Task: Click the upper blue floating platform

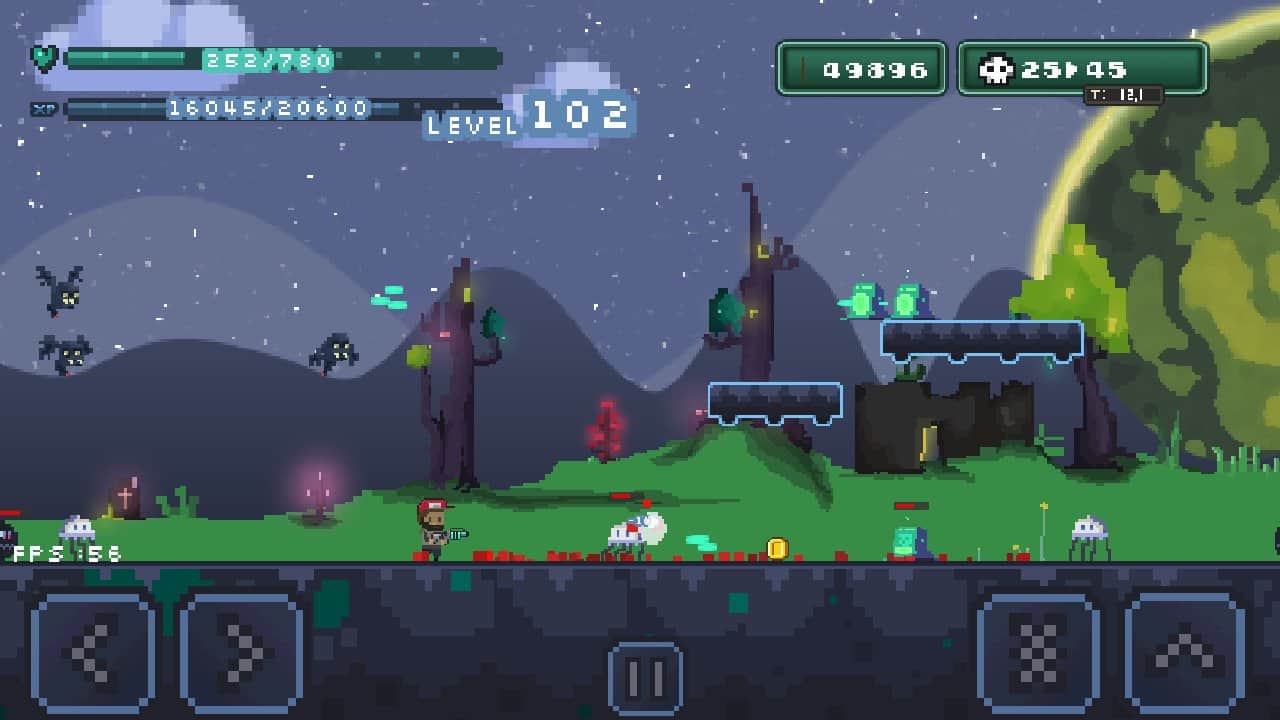Action: (982, 340)
